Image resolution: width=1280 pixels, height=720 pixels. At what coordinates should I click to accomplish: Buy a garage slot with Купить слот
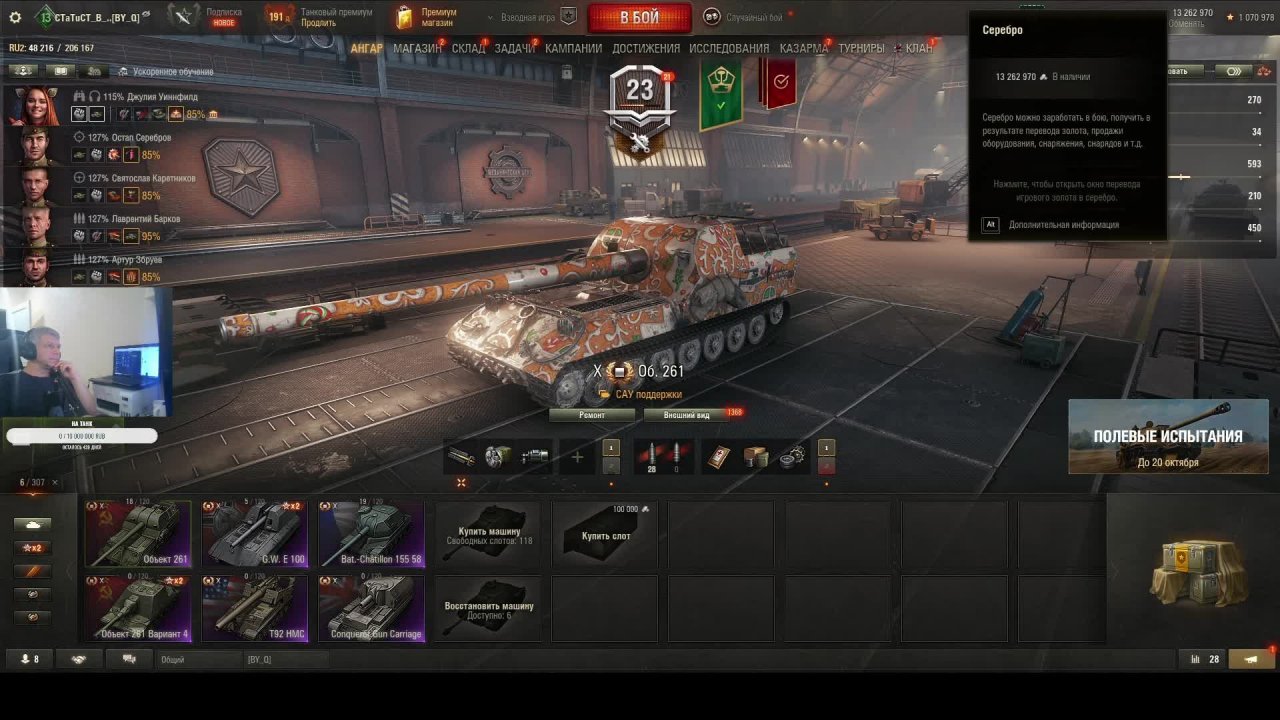tap(606, 535)
